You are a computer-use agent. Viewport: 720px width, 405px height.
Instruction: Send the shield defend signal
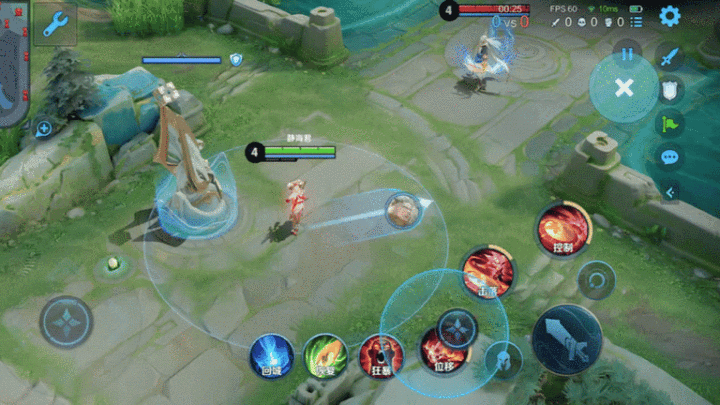(x=670, y=90)
